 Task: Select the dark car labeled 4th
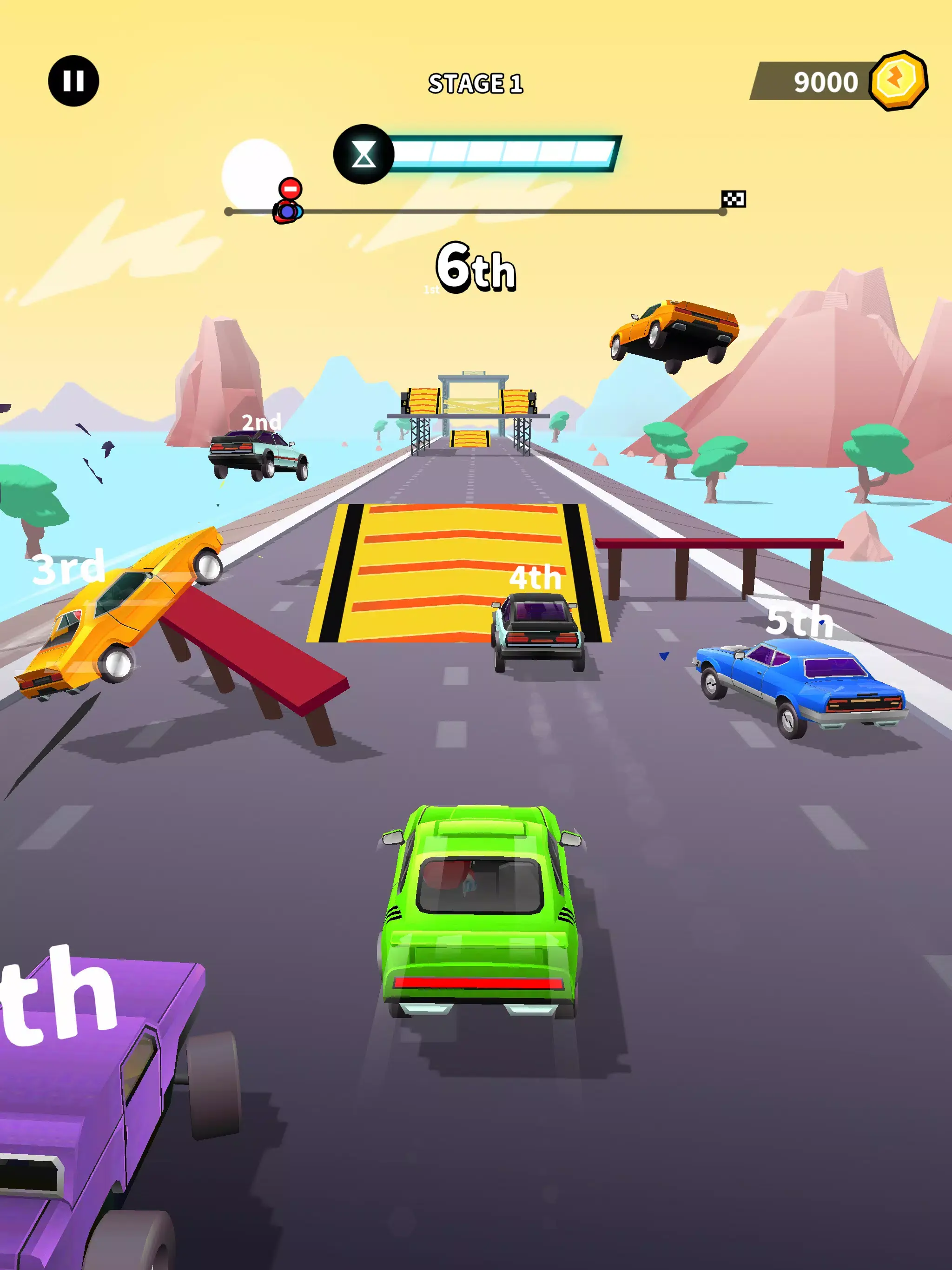pyautogui.click(x=537, y=637)
